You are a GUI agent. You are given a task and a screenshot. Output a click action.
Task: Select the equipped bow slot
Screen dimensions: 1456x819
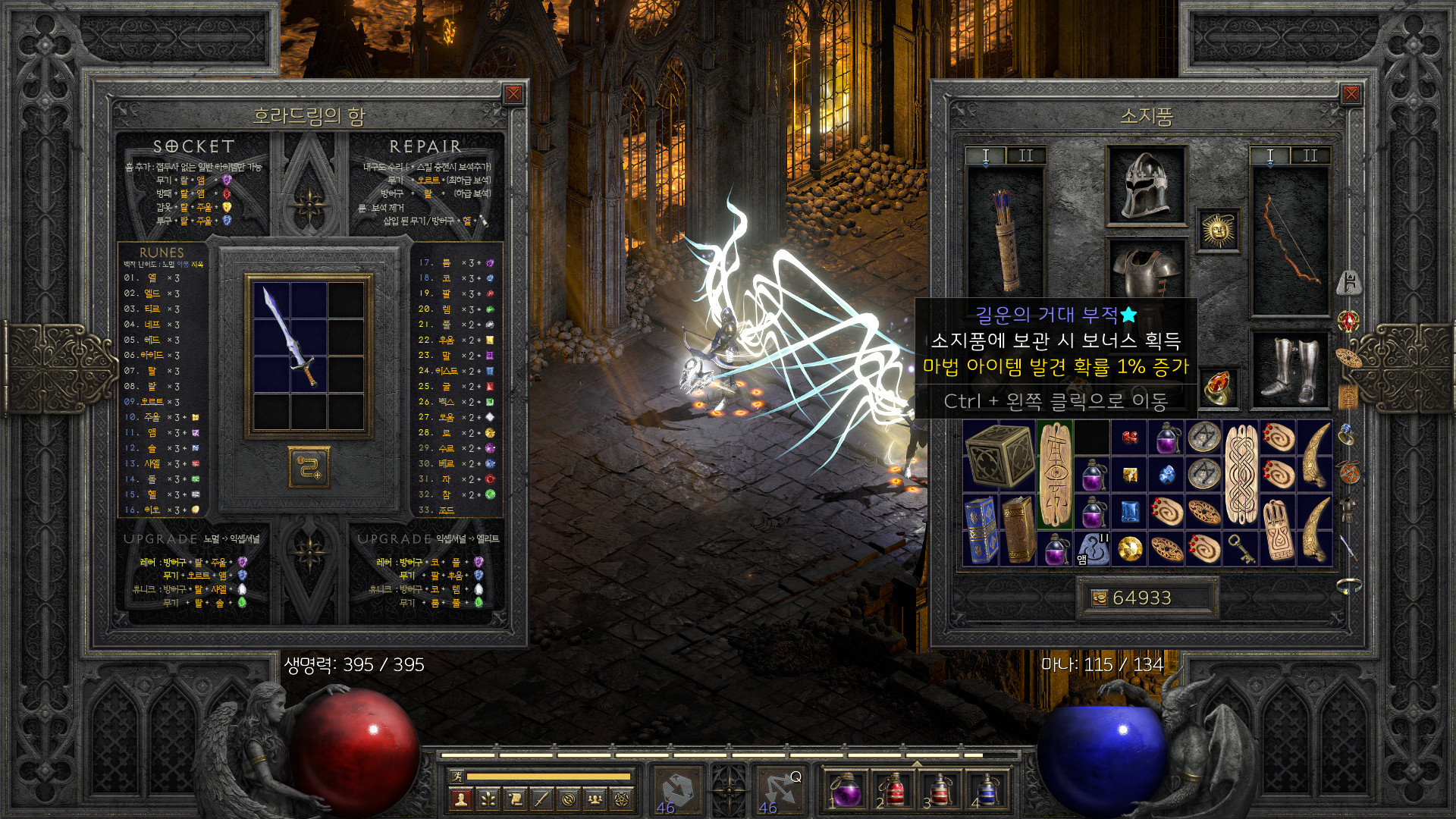tap(1289, 240)
